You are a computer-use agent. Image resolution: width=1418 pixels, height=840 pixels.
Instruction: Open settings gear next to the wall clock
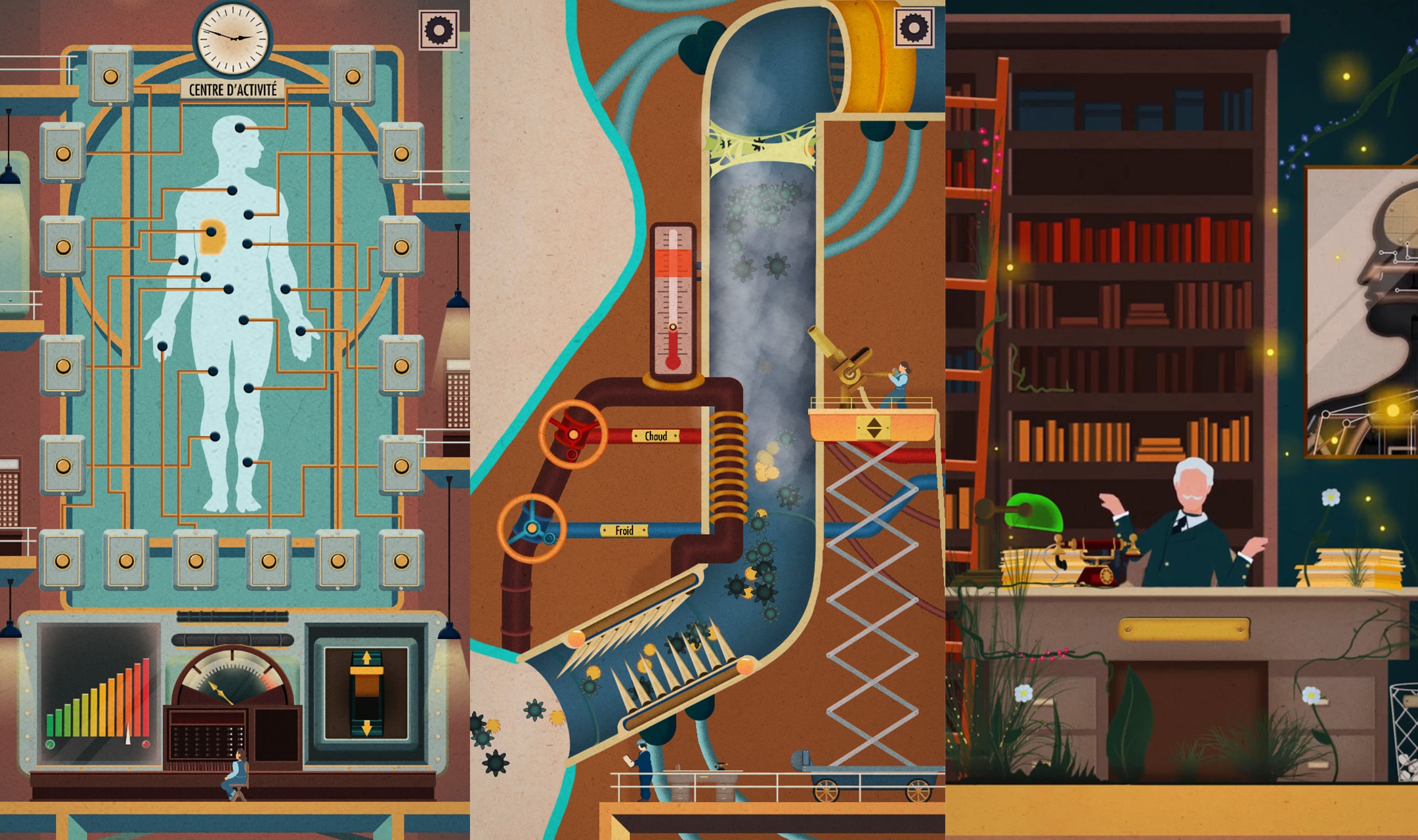point(439,30)
